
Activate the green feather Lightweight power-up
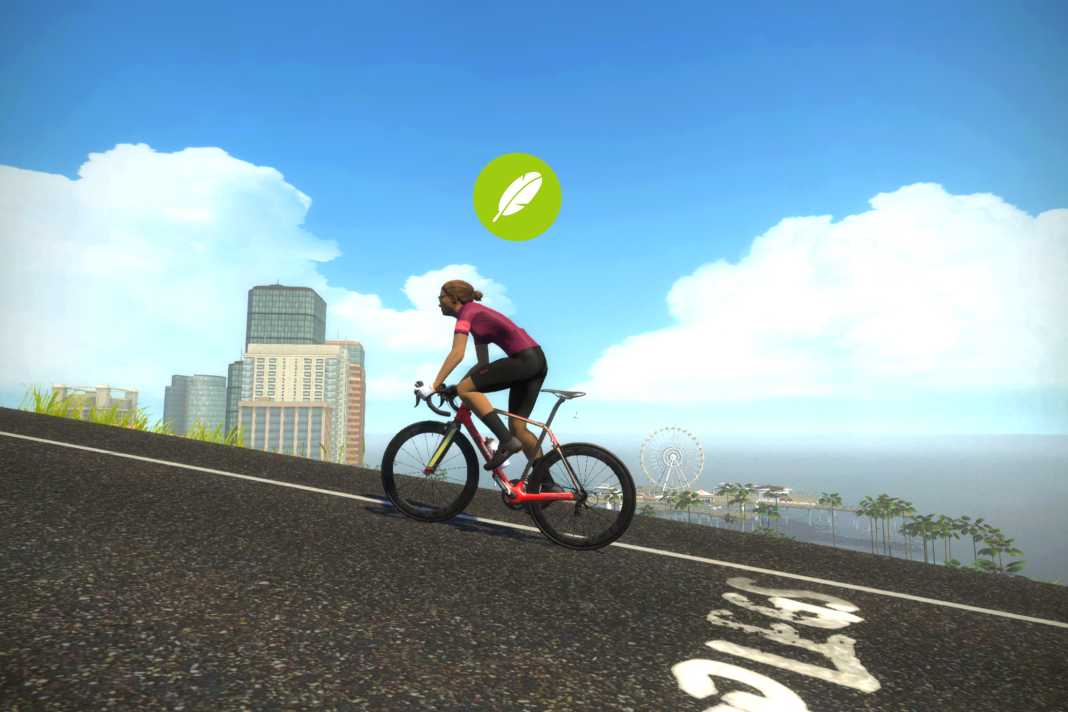tap(517, 197)
